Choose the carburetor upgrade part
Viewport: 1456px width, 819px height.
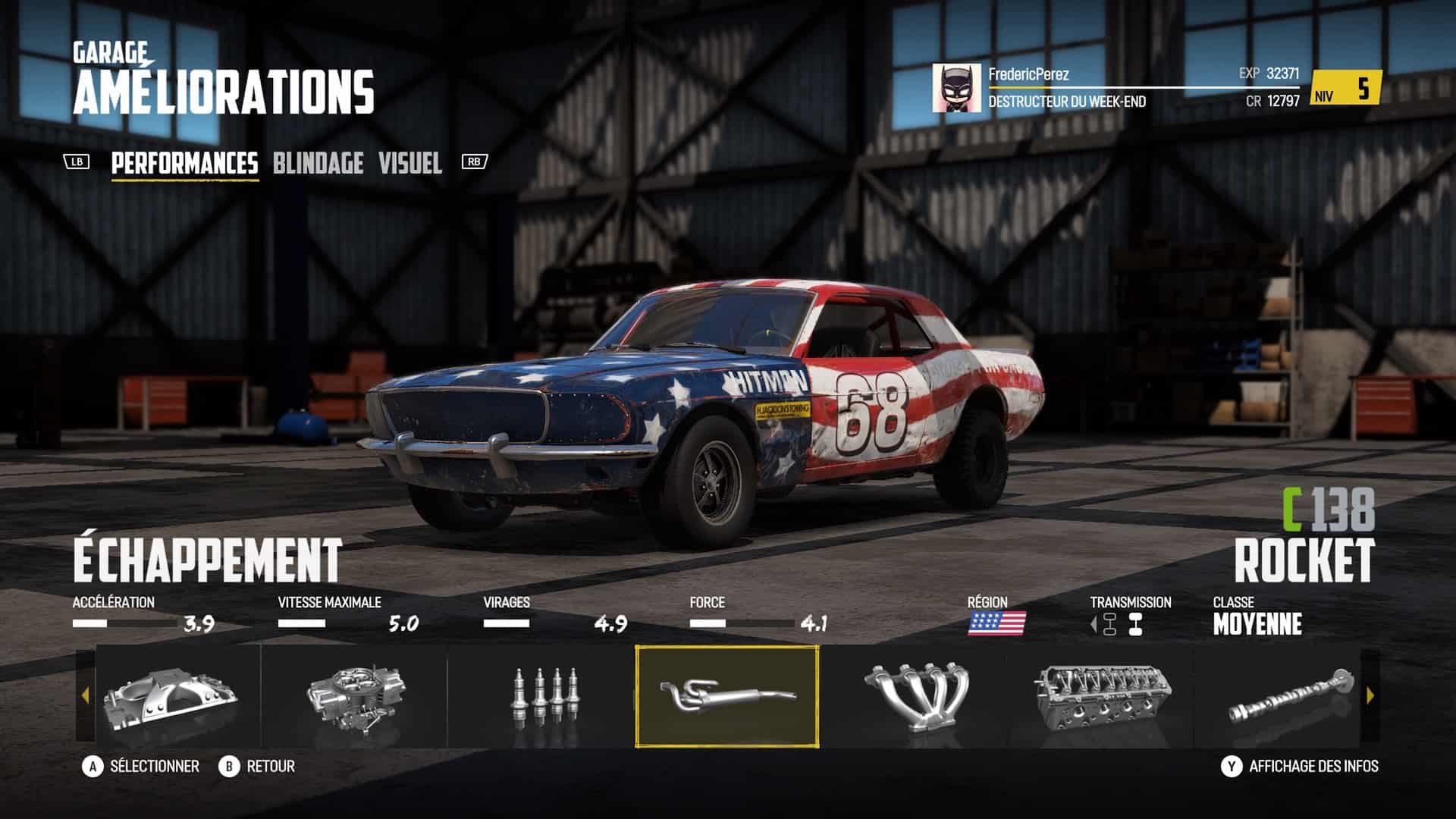(x=355, y=696)
